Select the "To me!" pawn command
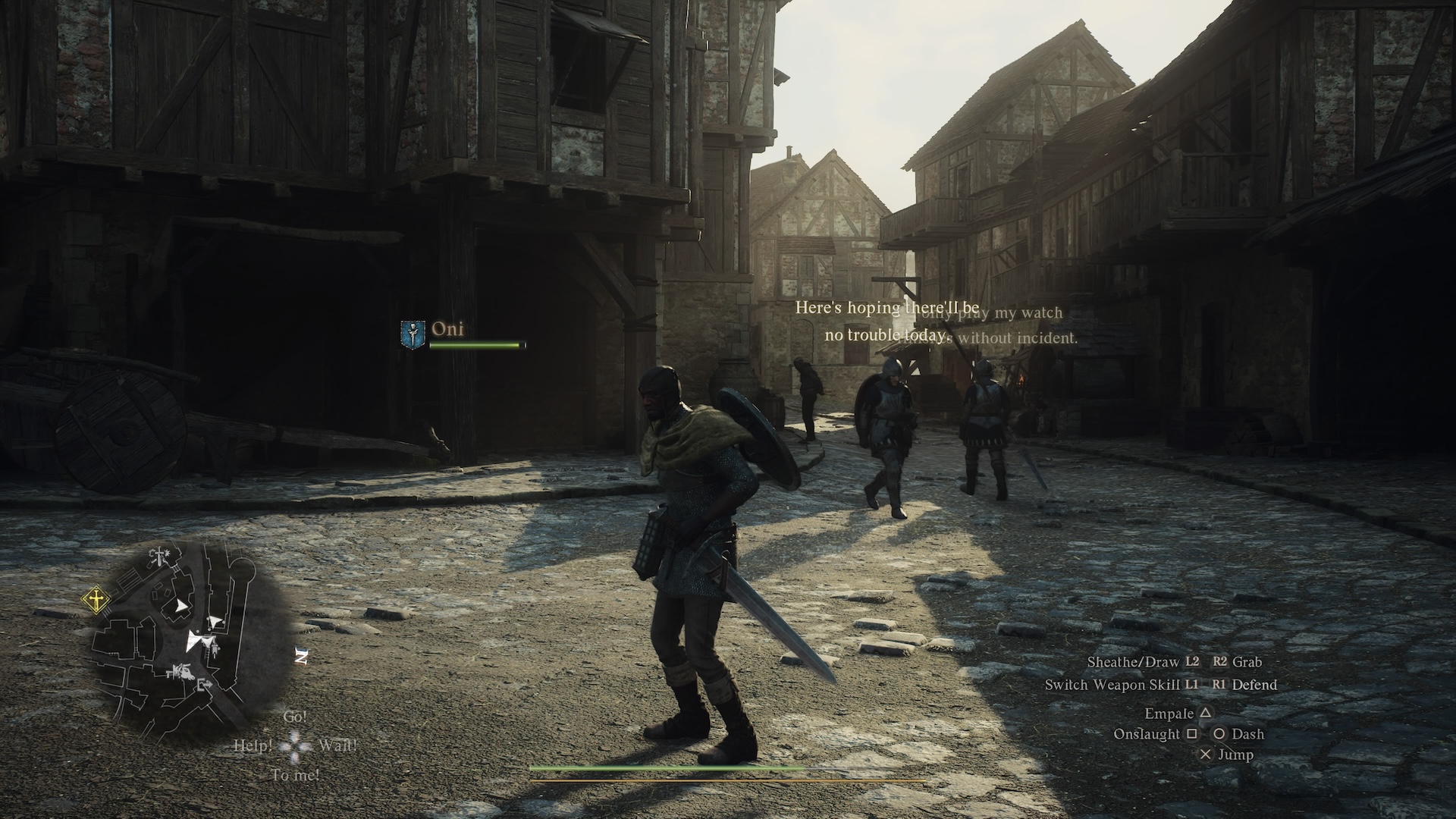The height and width of the screenshot is (819, 1456). point(295,775)
